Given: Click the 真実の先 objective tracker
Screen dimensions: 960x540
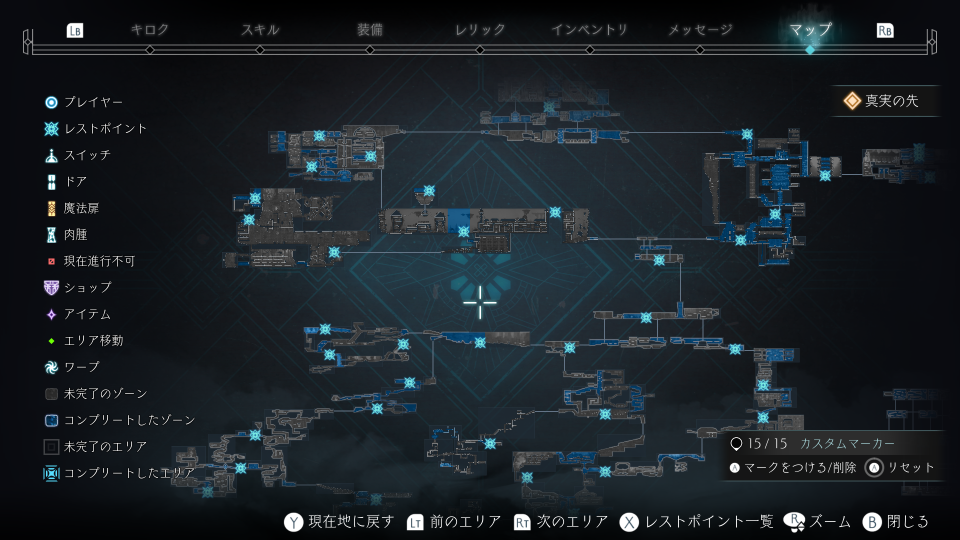Looking at the screenshot, I should [x=885, y=101].
